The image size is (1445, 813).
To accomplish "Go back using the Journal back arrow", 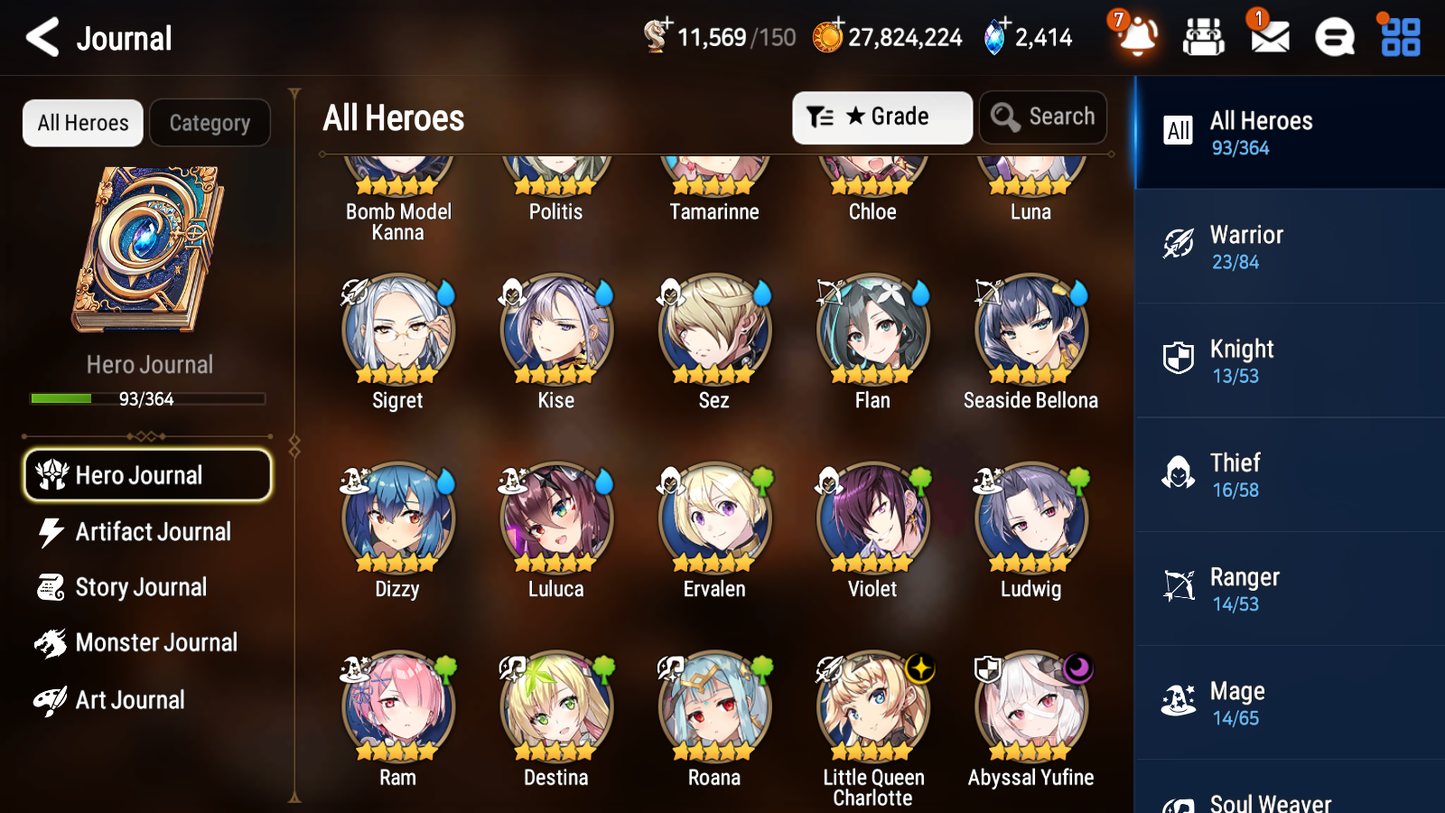I will [x=42, y=37].
